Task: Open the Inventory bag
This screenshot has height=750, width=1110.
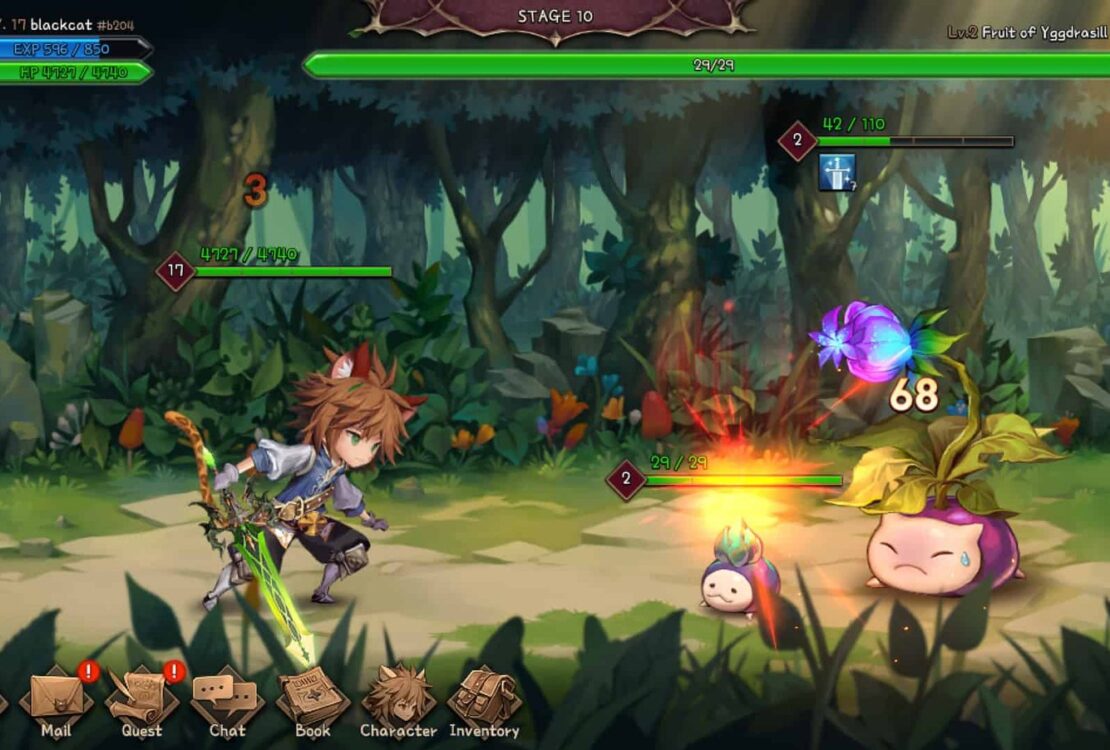Action: (x=484, y=698)
